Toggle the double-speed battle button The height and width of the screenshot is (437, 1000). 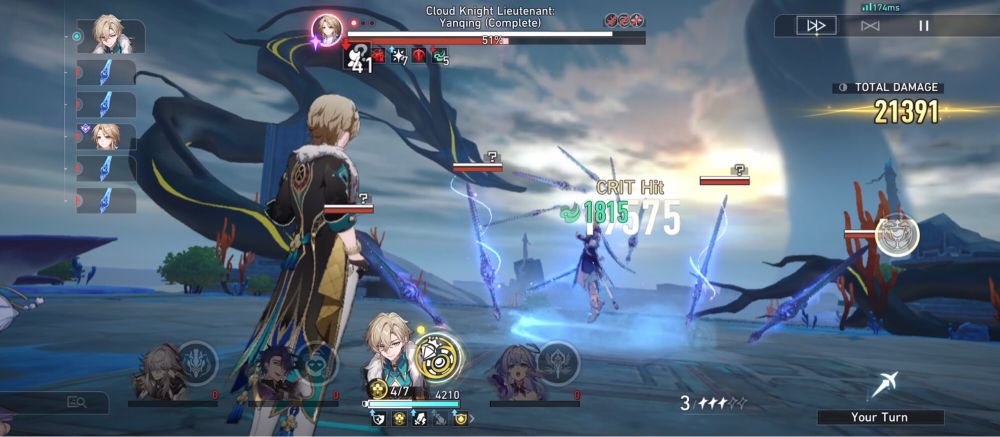coord(816,26)
